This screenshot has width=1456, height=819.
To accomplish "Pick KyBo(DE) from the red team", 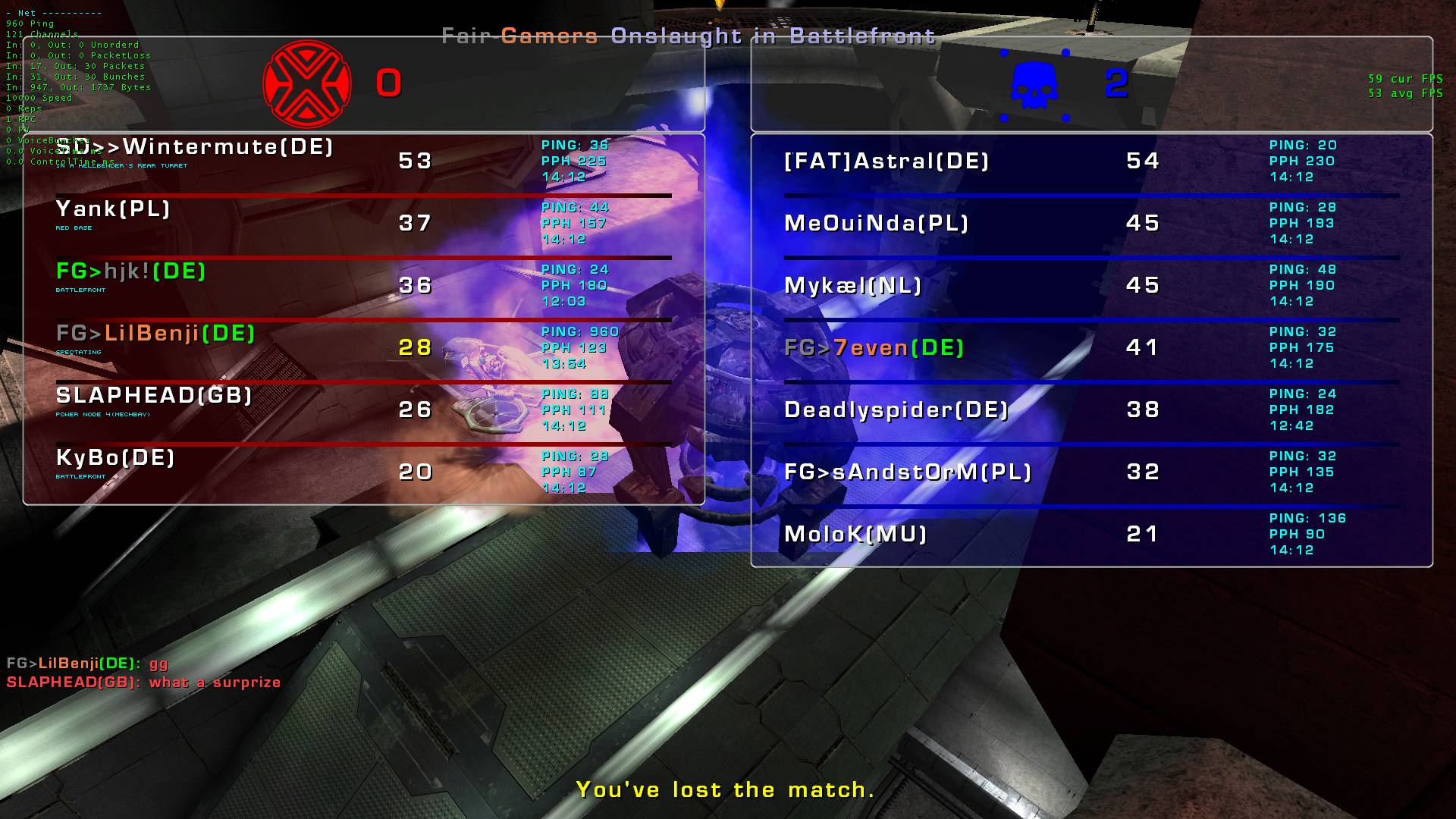I will point(116,457).
